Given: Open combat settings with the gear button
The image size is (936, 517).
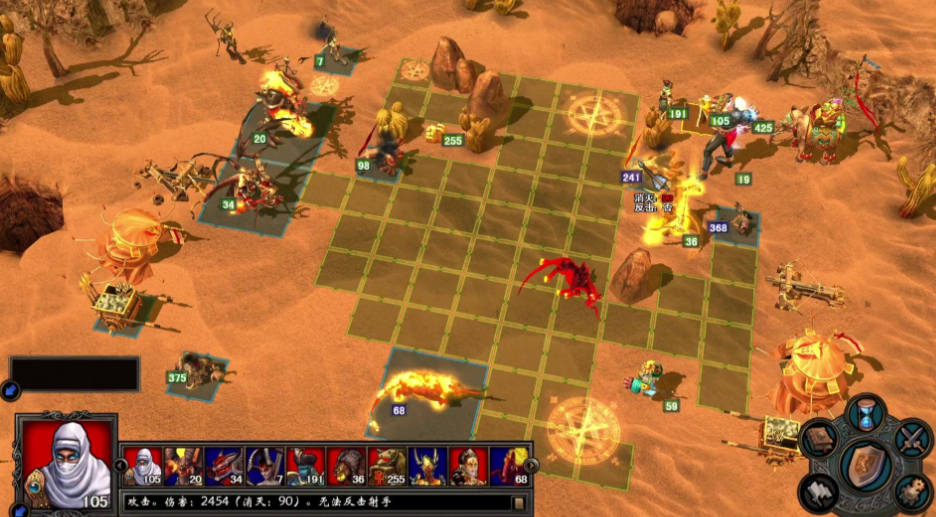Looking at the screenshot, I should click(910, 491).
